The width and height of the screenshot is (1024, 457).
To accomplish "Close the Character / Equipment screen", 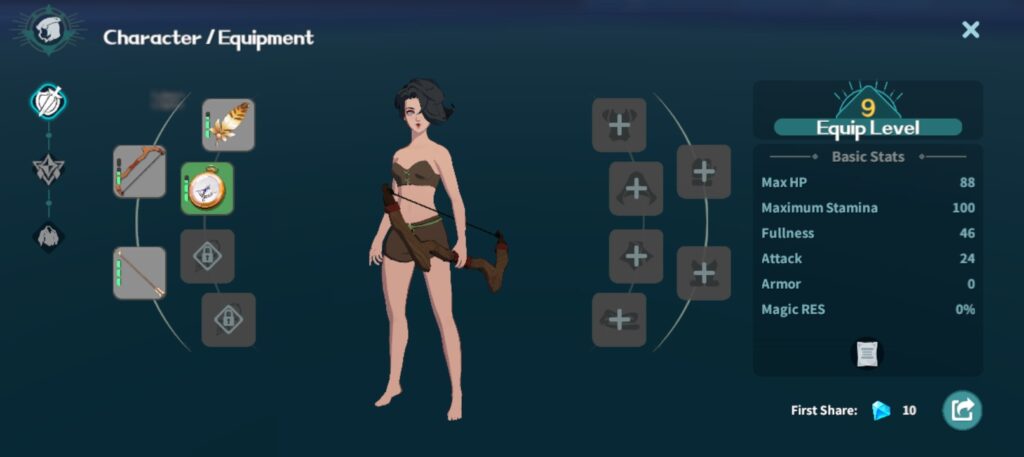I will (x=970, y=30).
